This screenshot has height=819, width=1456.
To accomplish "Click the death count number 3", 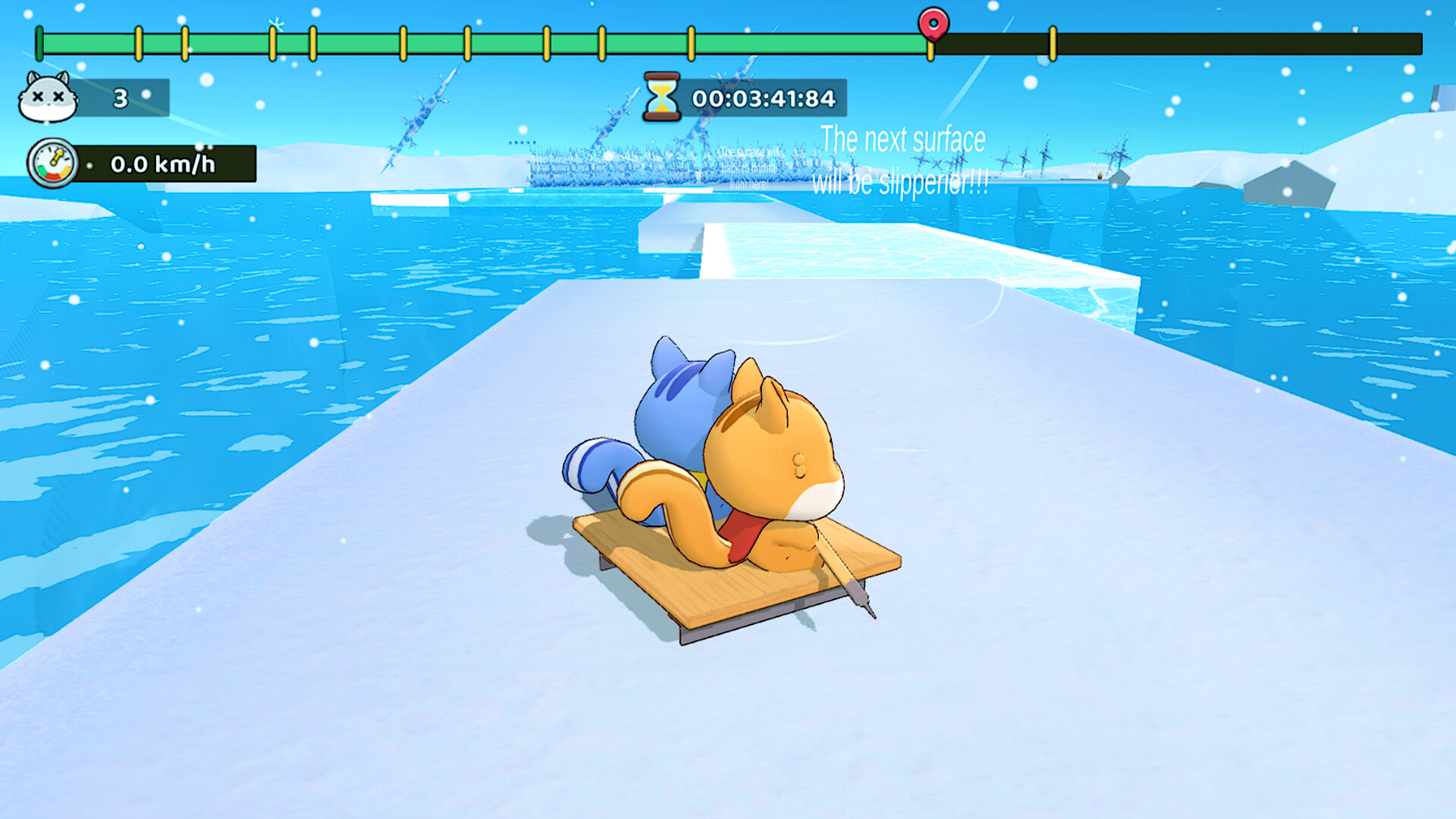I will 121,97.
